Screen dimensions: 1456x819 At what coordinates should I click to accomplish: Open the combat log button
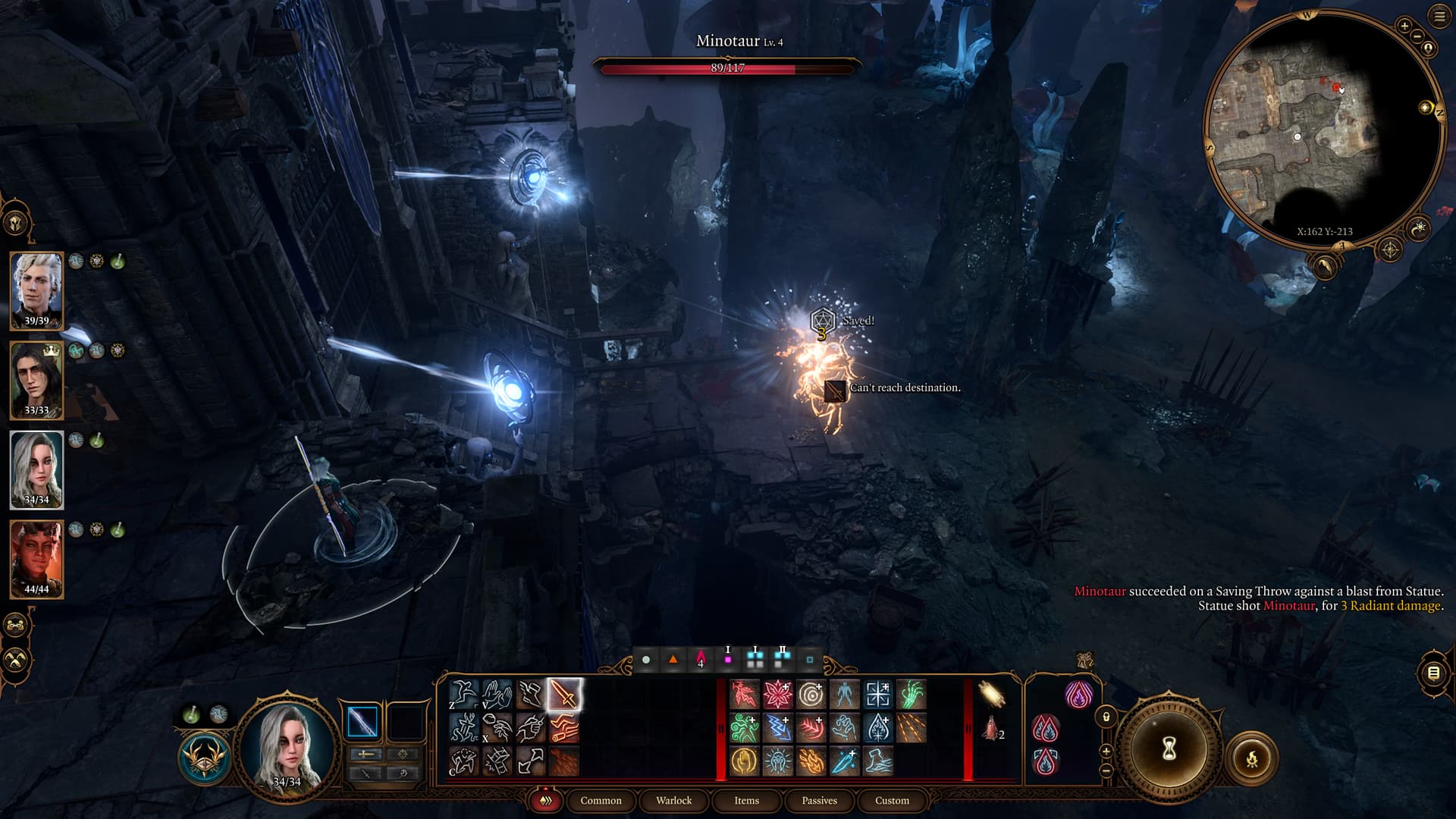tap(1433, 673)
